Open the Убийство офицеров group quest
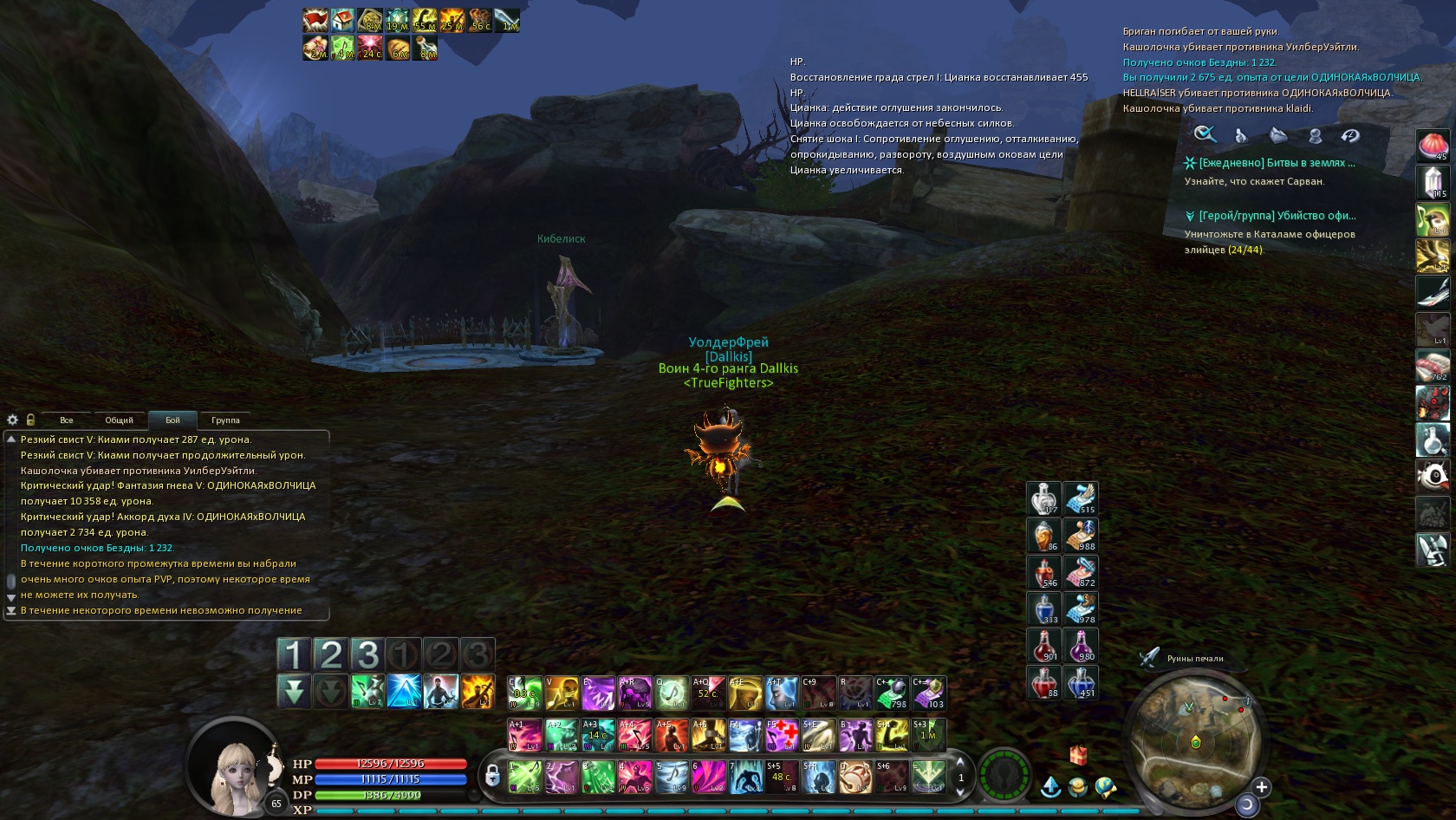The height and width of the screenshot is (820, 1456). click(1277, 216)
